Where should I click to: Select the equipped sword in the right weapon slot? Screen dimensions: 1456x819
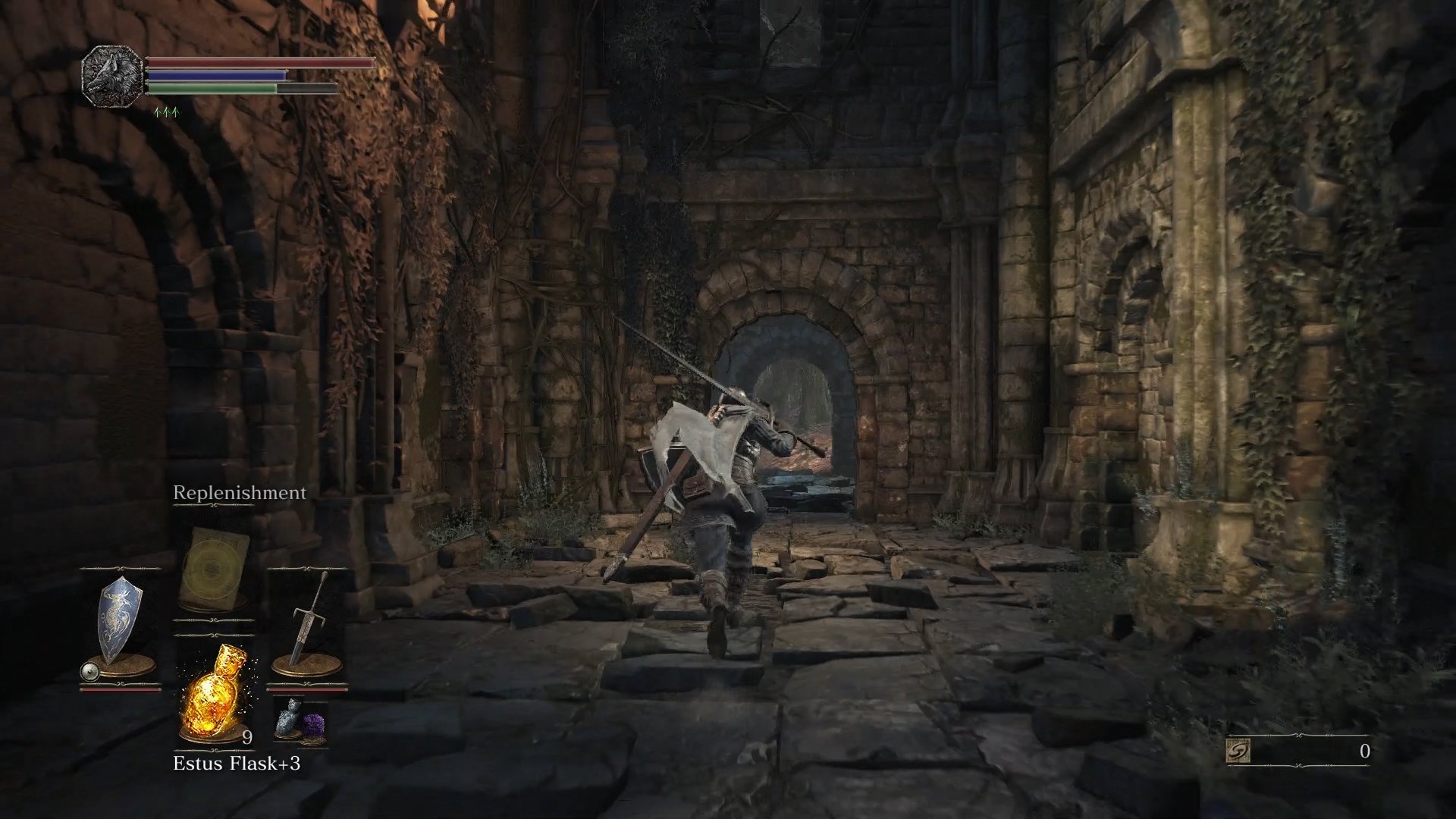[x=306, y=625]
